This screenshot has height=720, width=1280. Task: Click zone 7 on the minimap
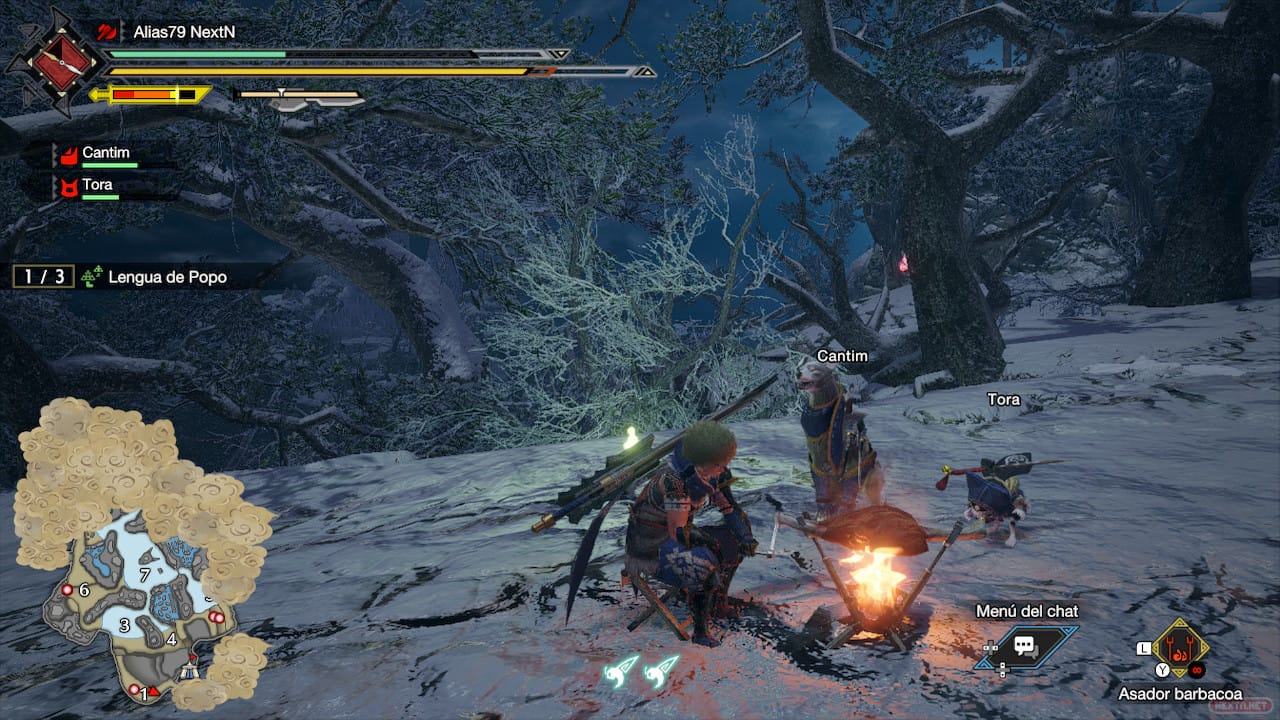[145, 575]
